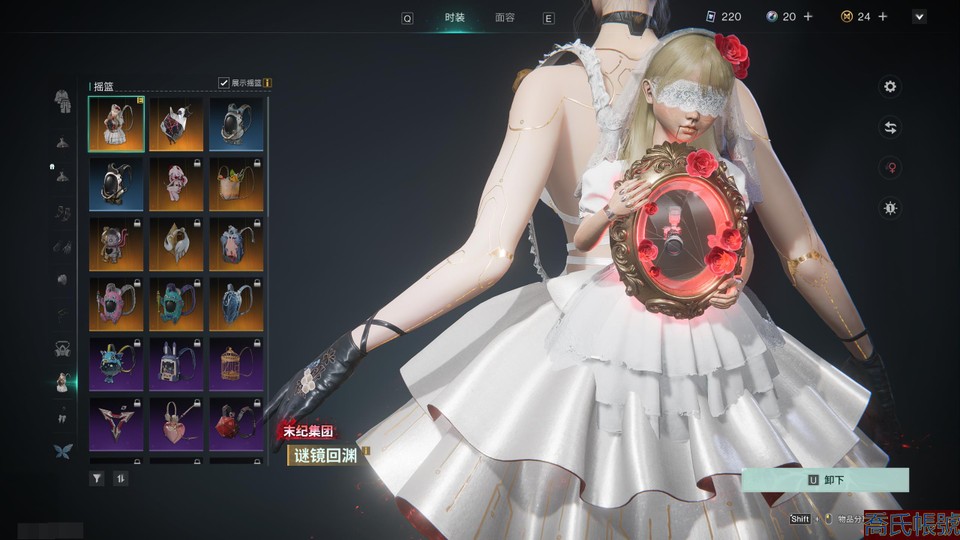Choose the pink heart-shaped backpack
The width and height of the screenshot is (960, 540).
tap(176, 424)
